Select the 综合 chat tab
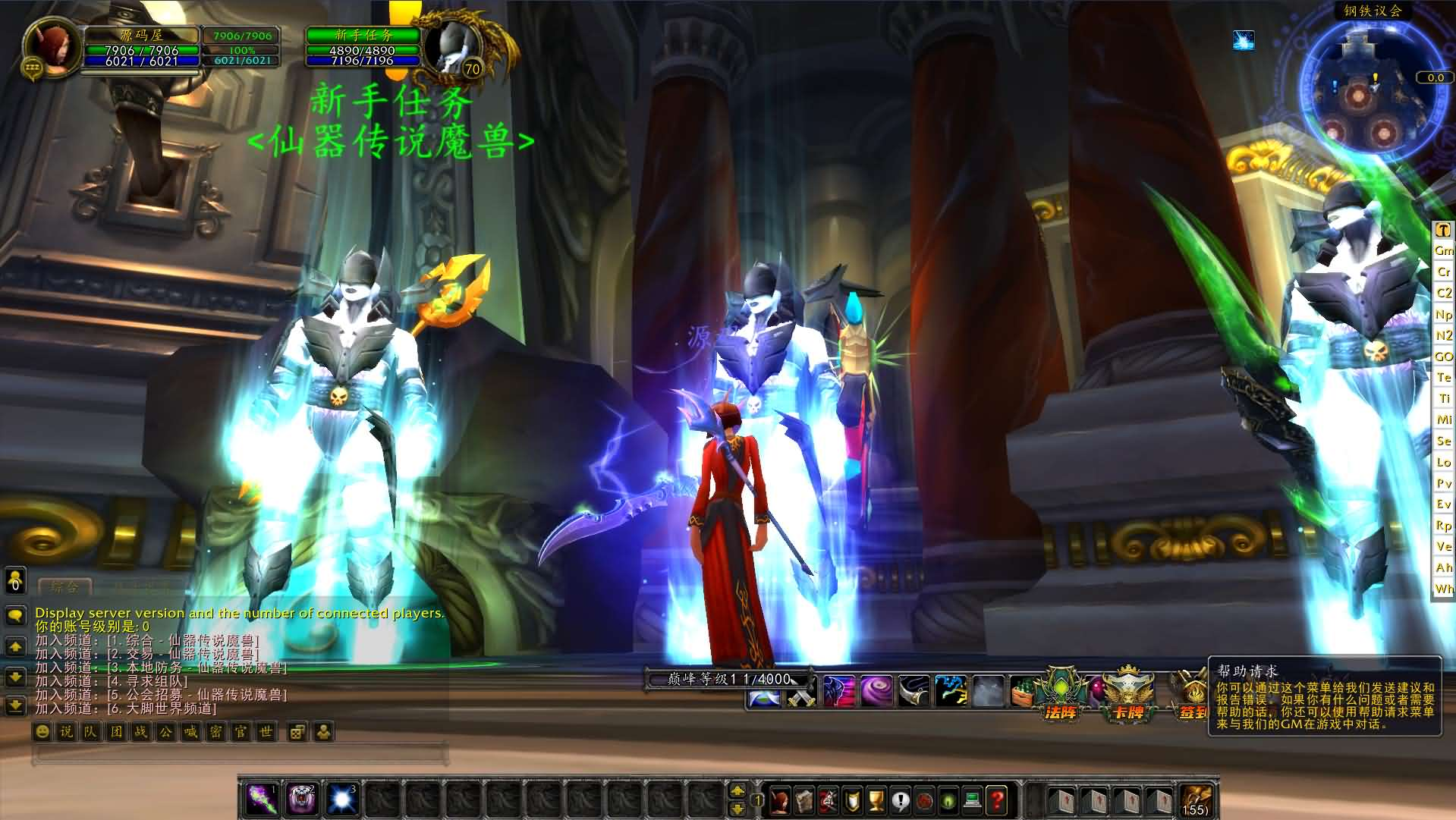The width and height of the screenshot is (1456, 820). click(x=64, y=586)
